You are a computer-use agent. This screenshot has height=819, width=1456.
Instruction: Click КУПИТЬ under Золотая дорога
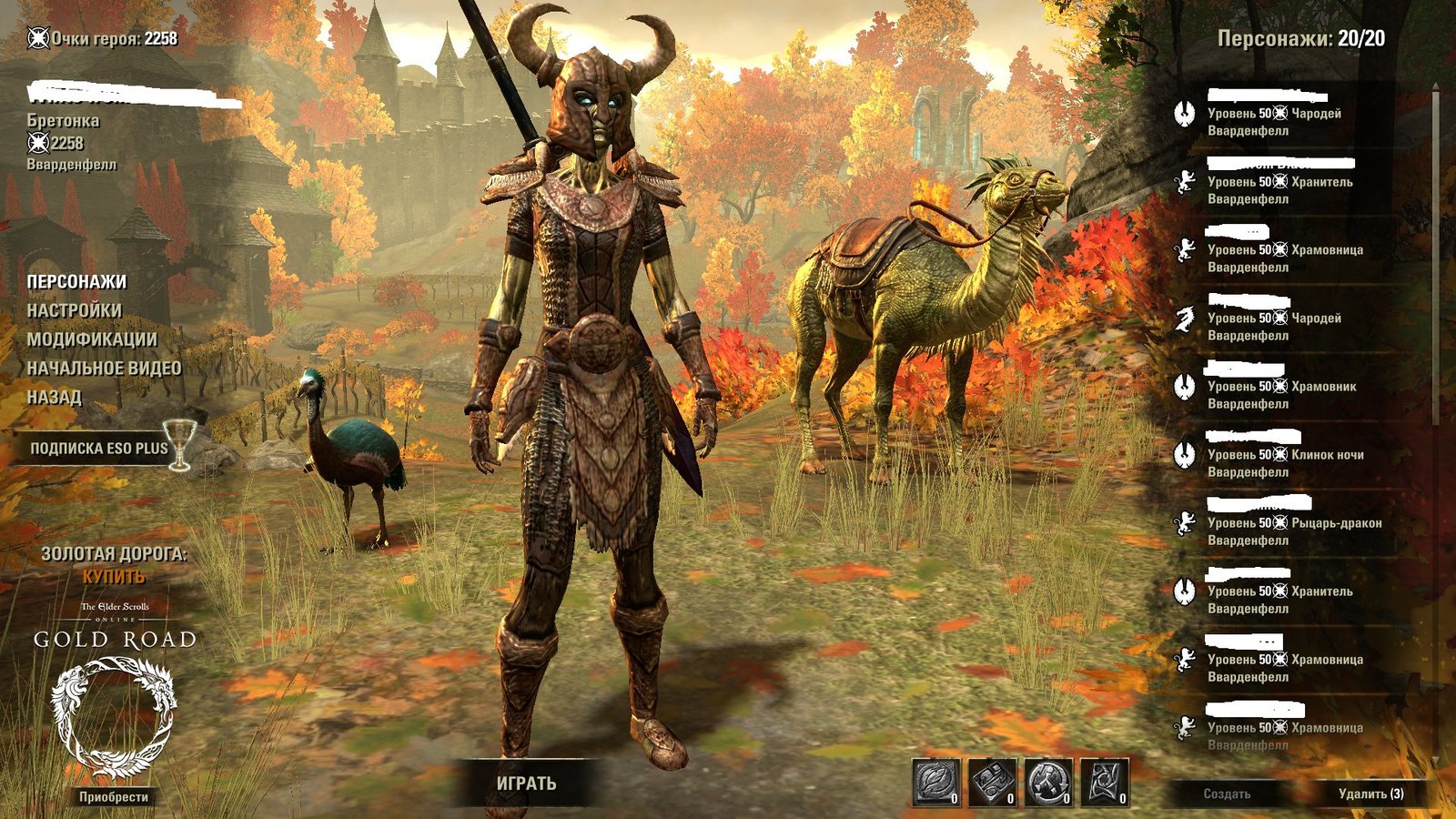[x=114, y=577]
